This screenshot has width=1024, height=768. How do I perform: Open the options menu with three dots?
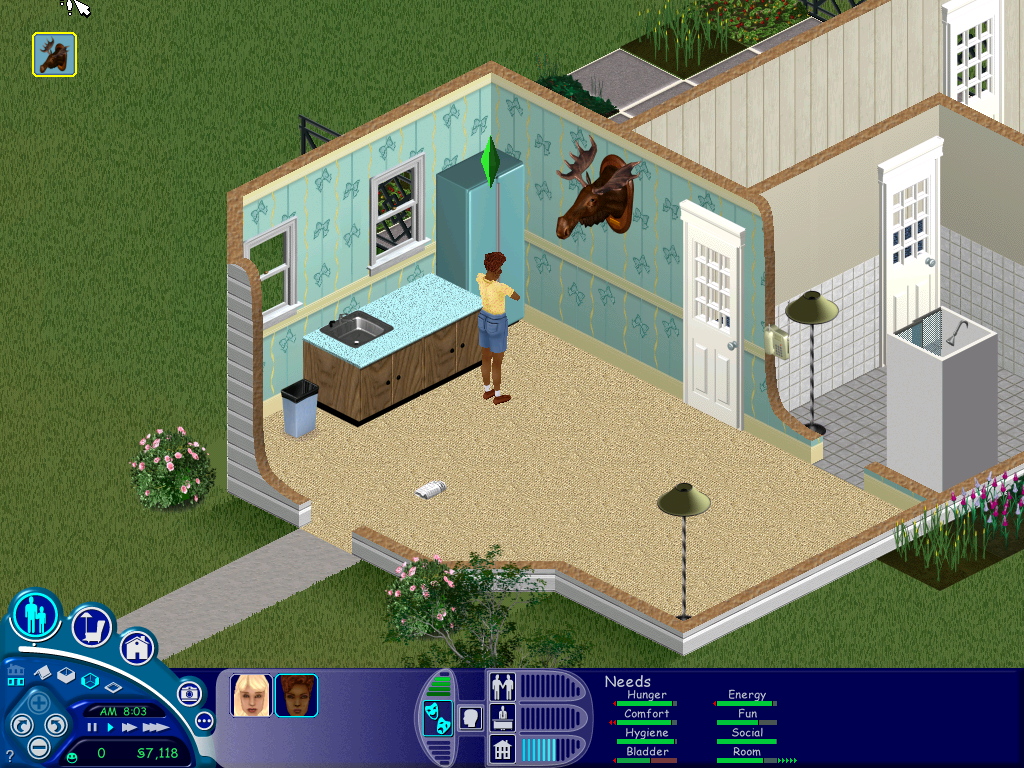point(205,720)
